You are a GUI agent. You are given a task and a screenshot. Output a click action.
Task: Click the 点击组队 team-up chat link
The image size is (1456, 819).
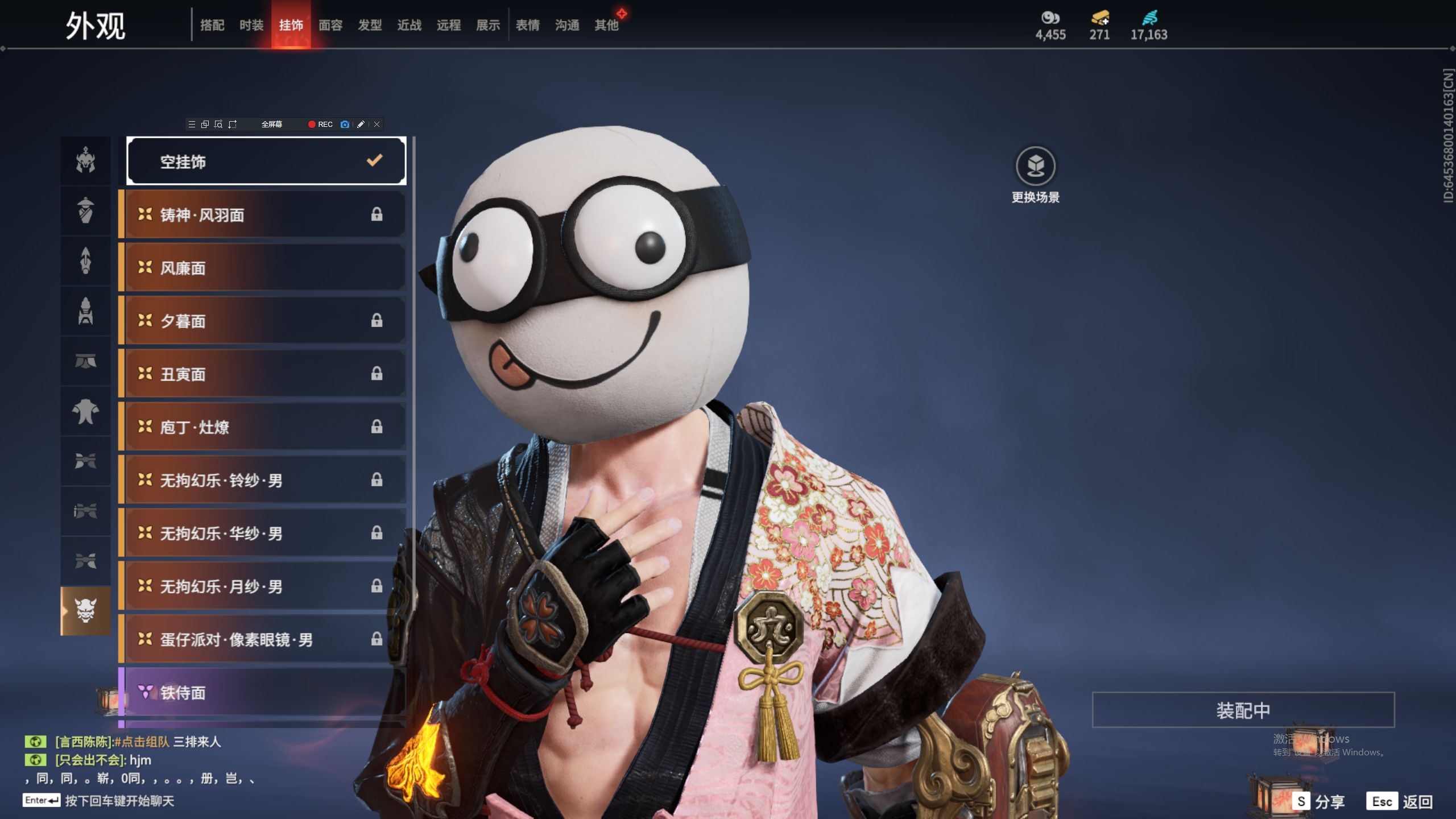pyautogui.click(x=142, y=742)
